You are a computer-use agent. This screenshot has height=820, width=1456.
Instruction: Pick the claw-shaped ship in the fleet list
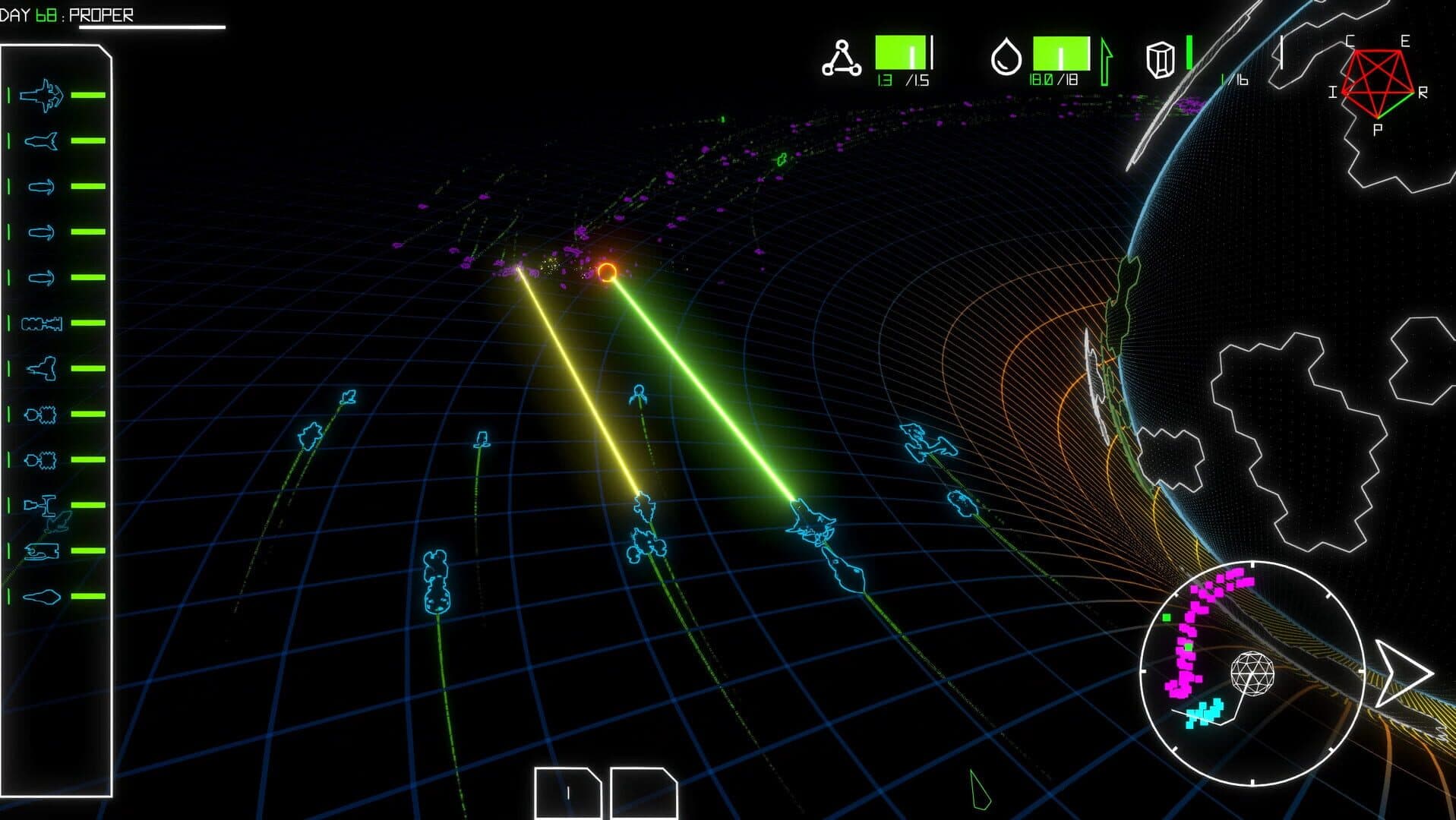click(x=42, y=550)
